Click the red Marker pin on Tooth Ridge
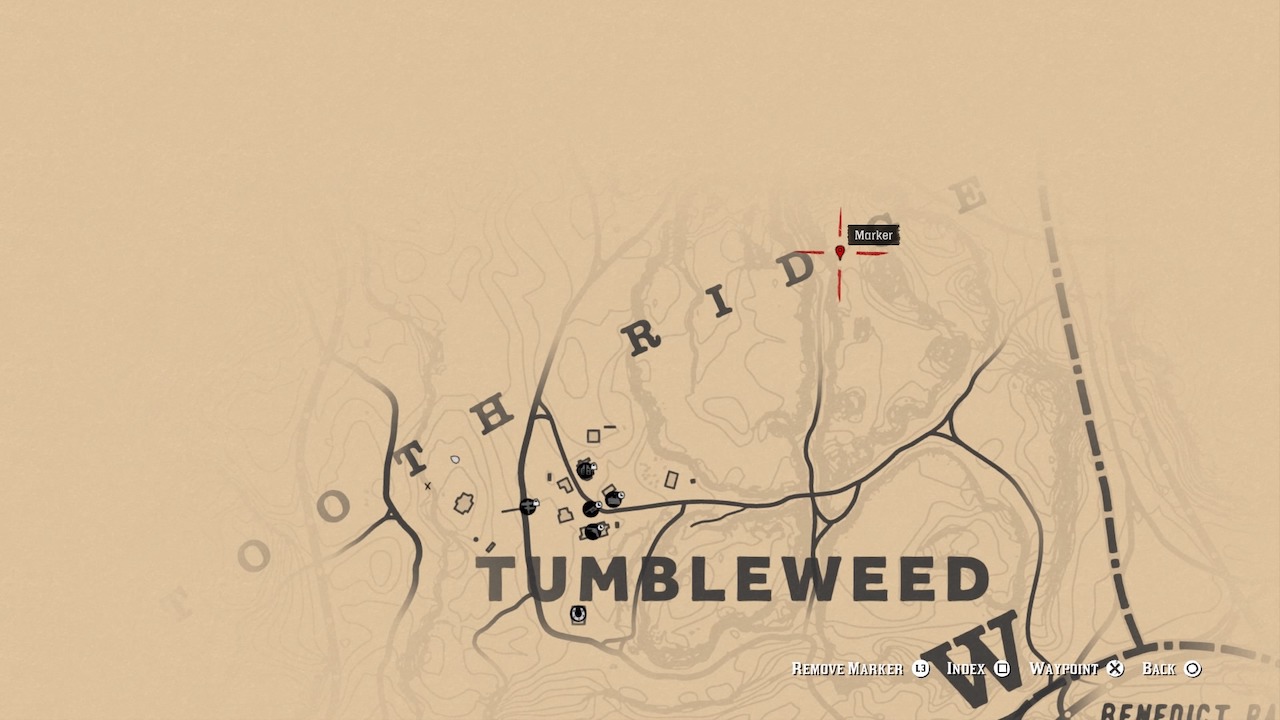Viewport: 1280px width, 720px height. click(838, 252)
